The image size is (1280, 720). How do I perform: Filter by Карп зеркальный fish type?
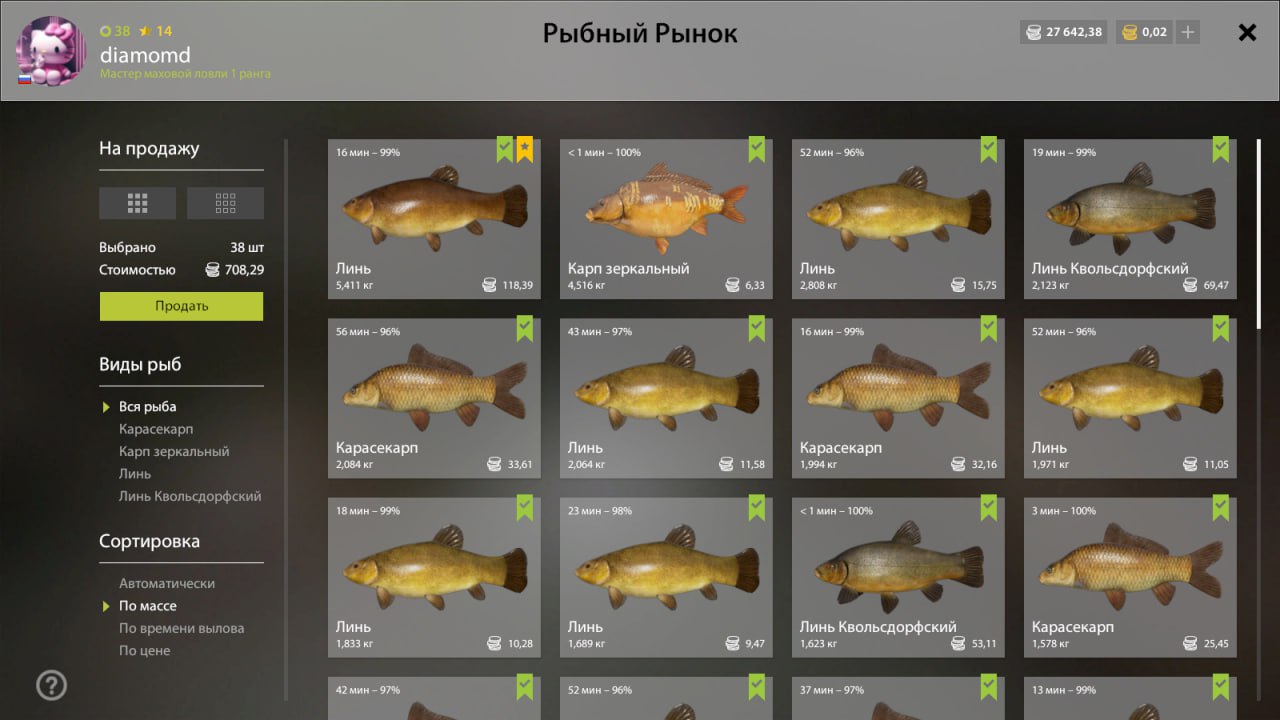pyautogui.click(x=174, y=451)
